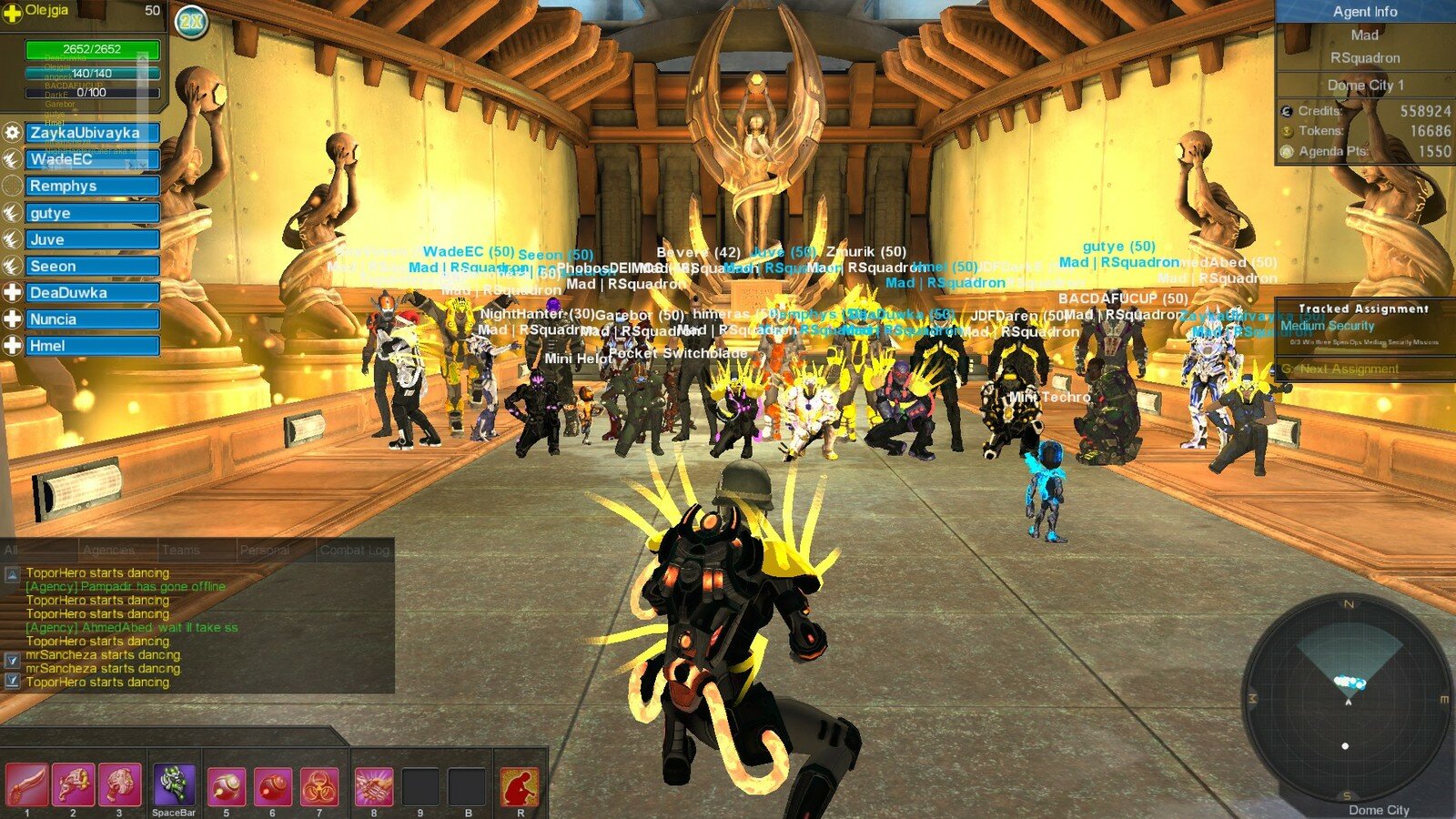Image resolution: width=1456 pixels, height=819 pixels.
Task: Open the Agent Info panel header
Action: tap(1365, 12)
